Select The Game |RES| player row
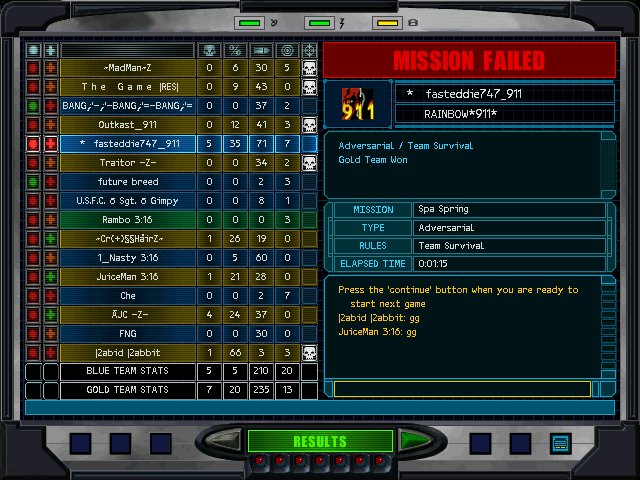640x480 pixels. coord(127,87)
